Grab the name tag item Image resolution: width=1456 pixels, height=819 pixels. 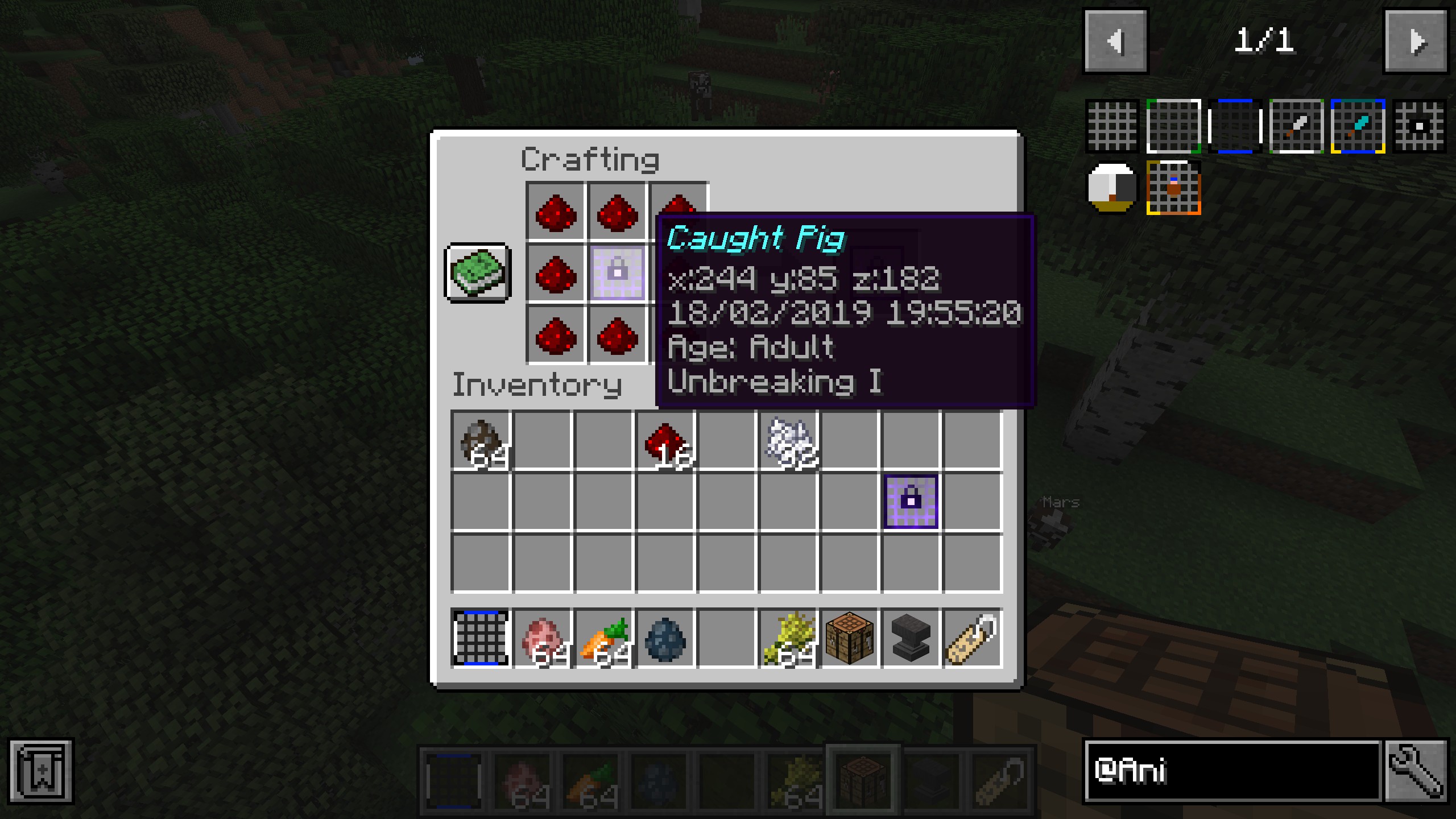[973, 638]
